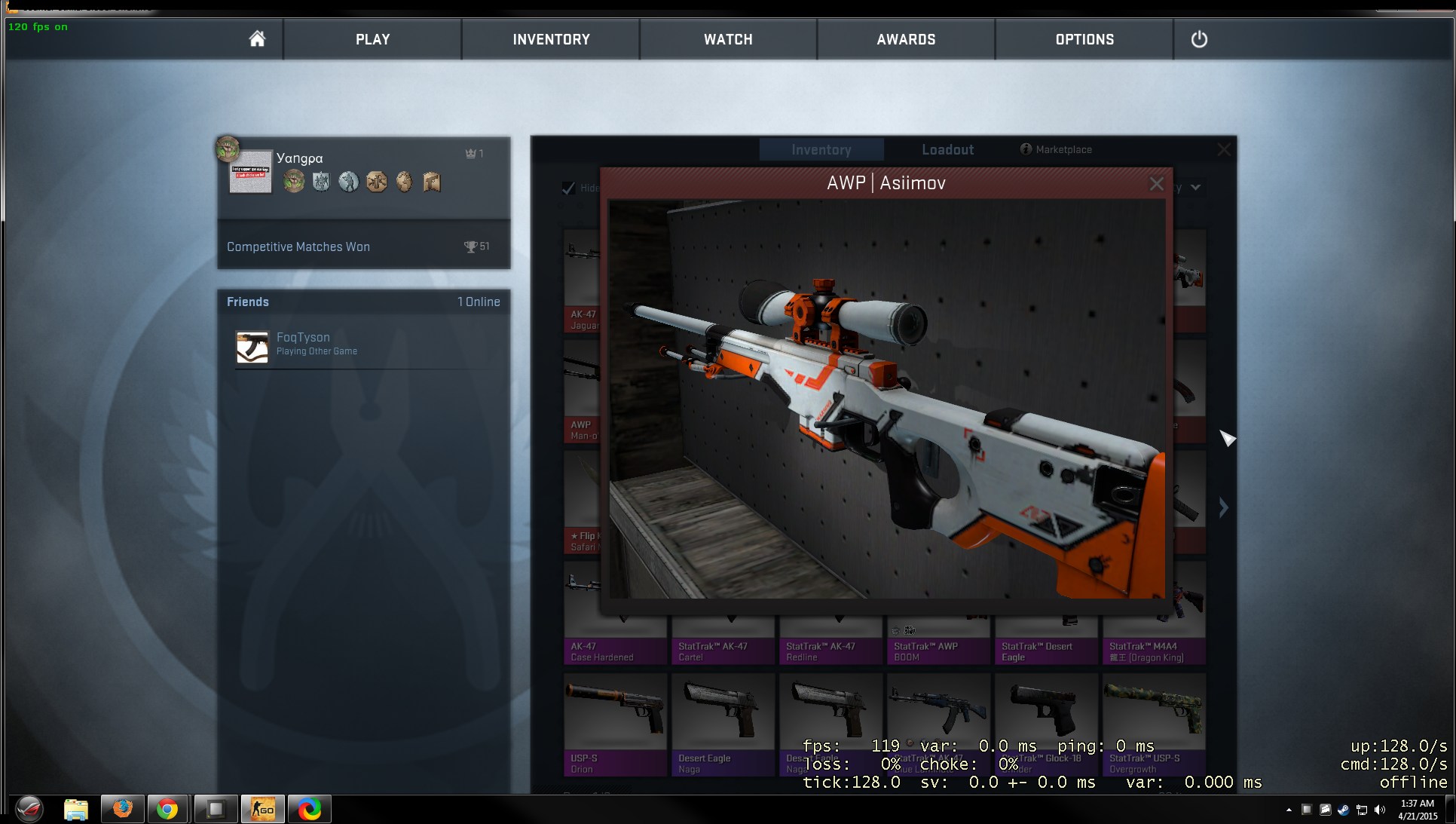This screenshot has height=824, width=1456.
Task: Open the AWARDS menu
Action: [x=906, y=39]
